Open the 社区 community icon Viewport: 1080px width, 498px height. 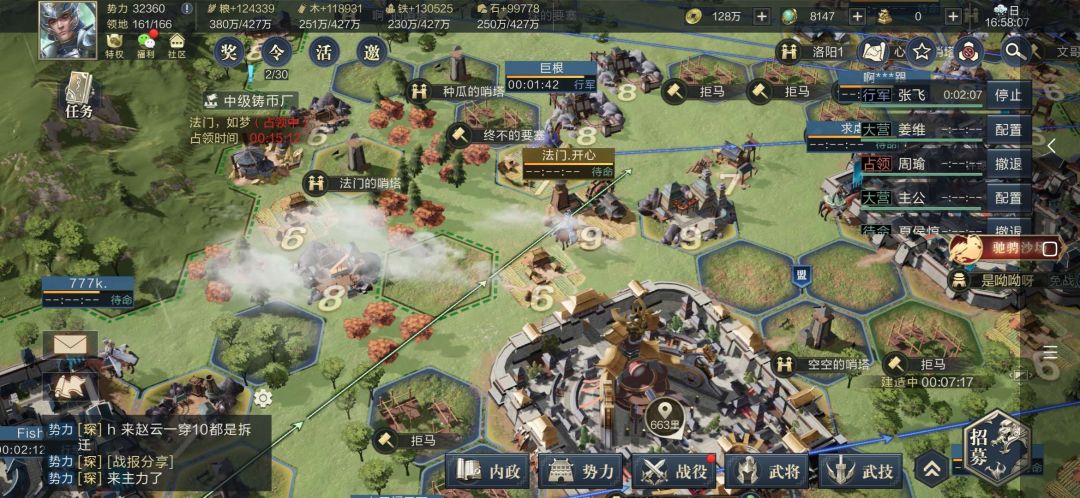[177, 45]
